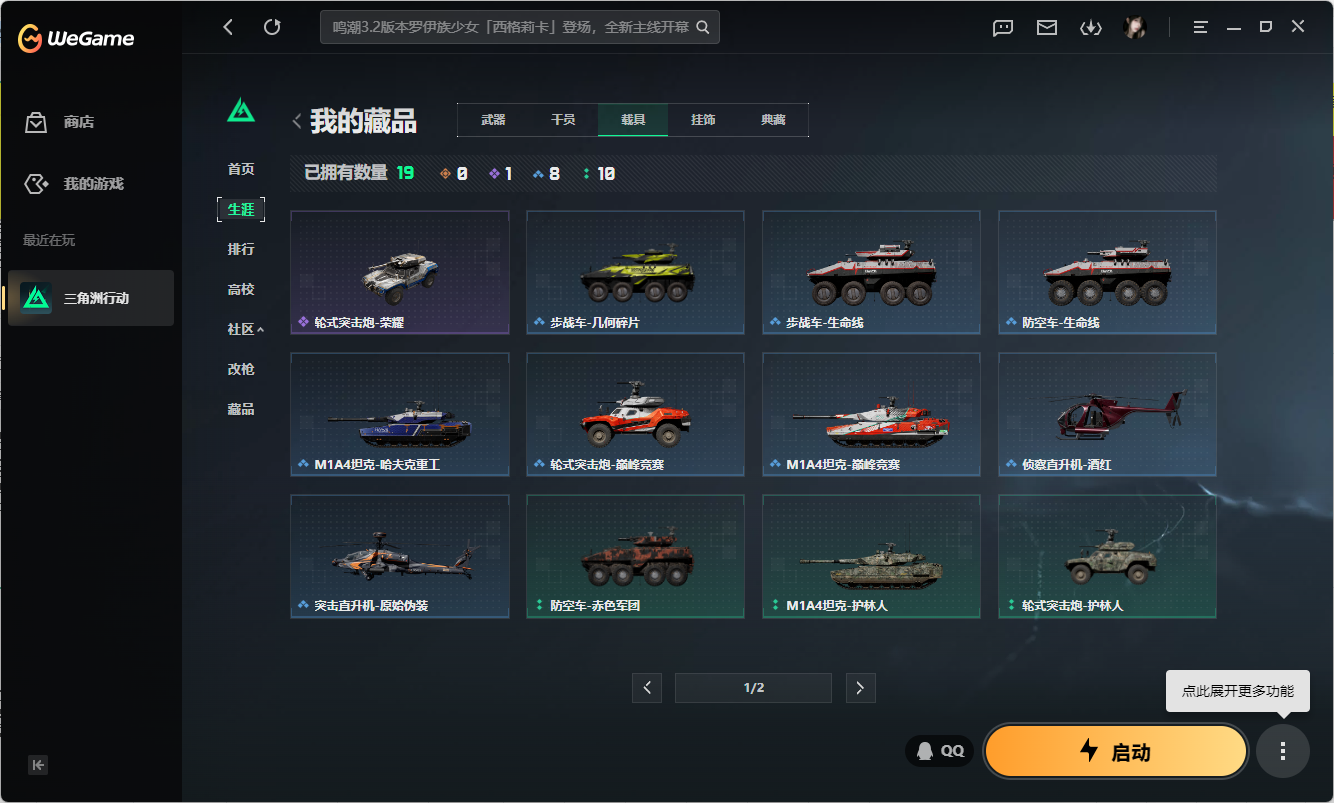The image size is (1334, 803).
Task: Open the in-app messages icon
Action: coord(1002,27)
